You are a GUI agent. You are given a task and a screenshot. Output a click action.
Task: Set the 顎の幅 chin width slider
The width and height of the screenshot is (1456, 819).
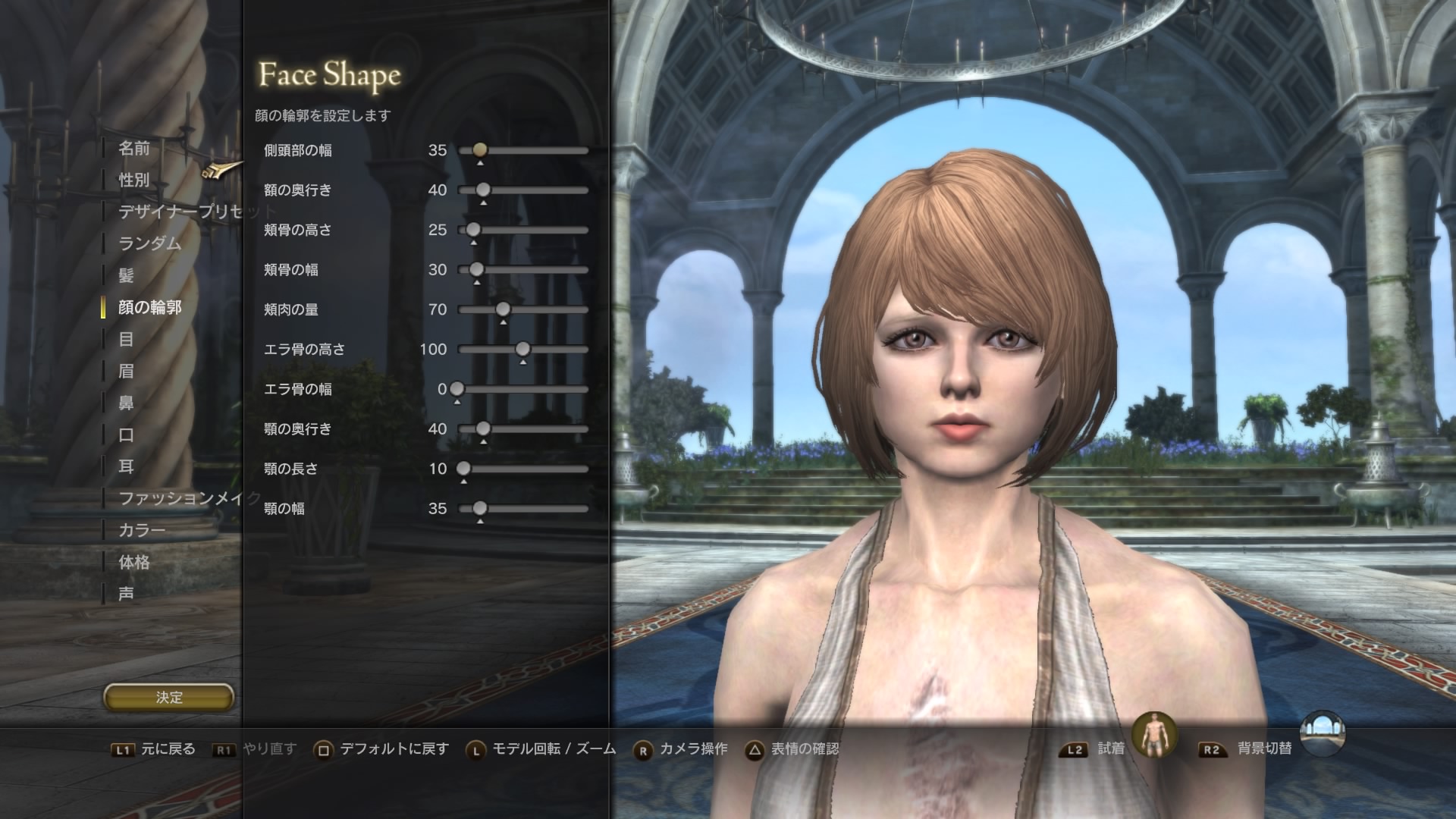(x=479, y=508)
